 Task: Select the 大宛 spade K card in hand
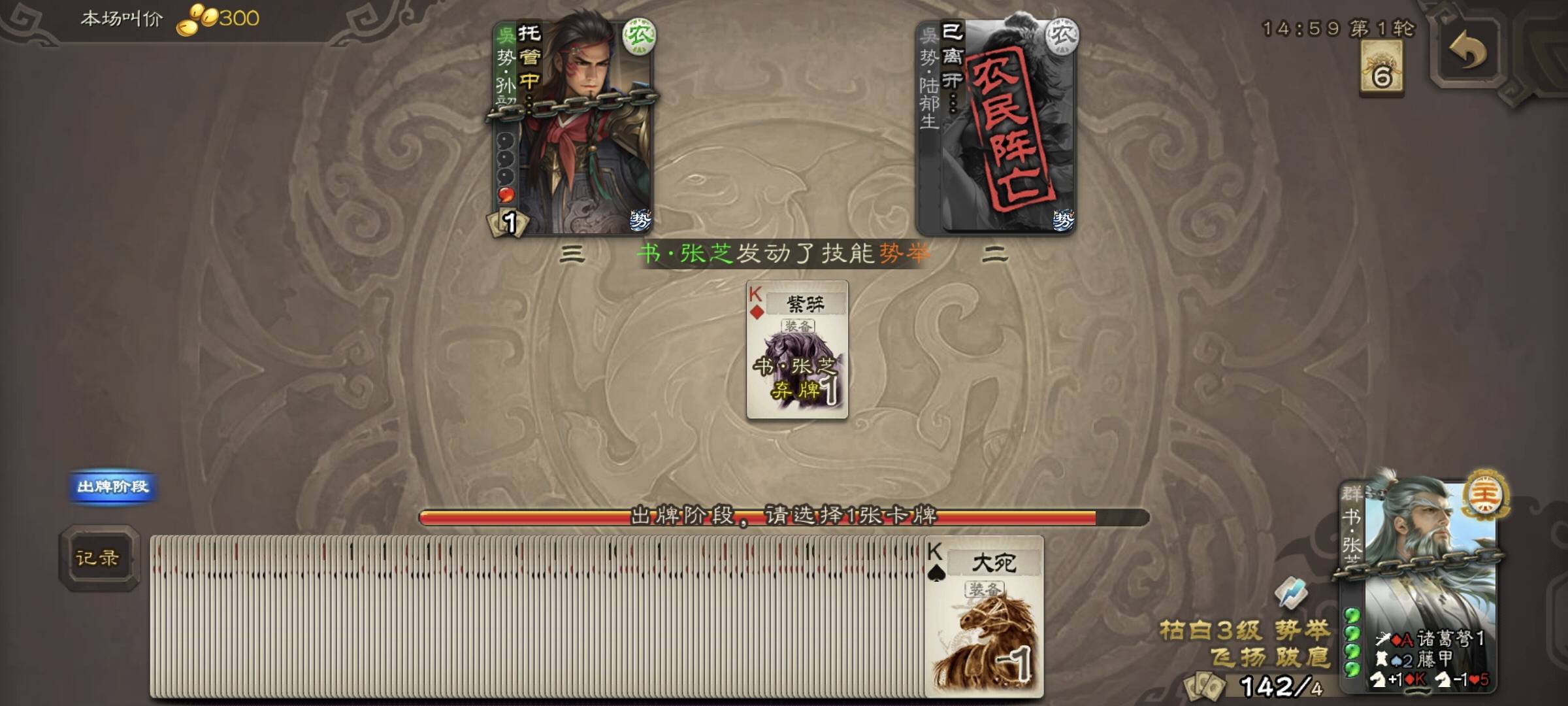pos(985,616)
